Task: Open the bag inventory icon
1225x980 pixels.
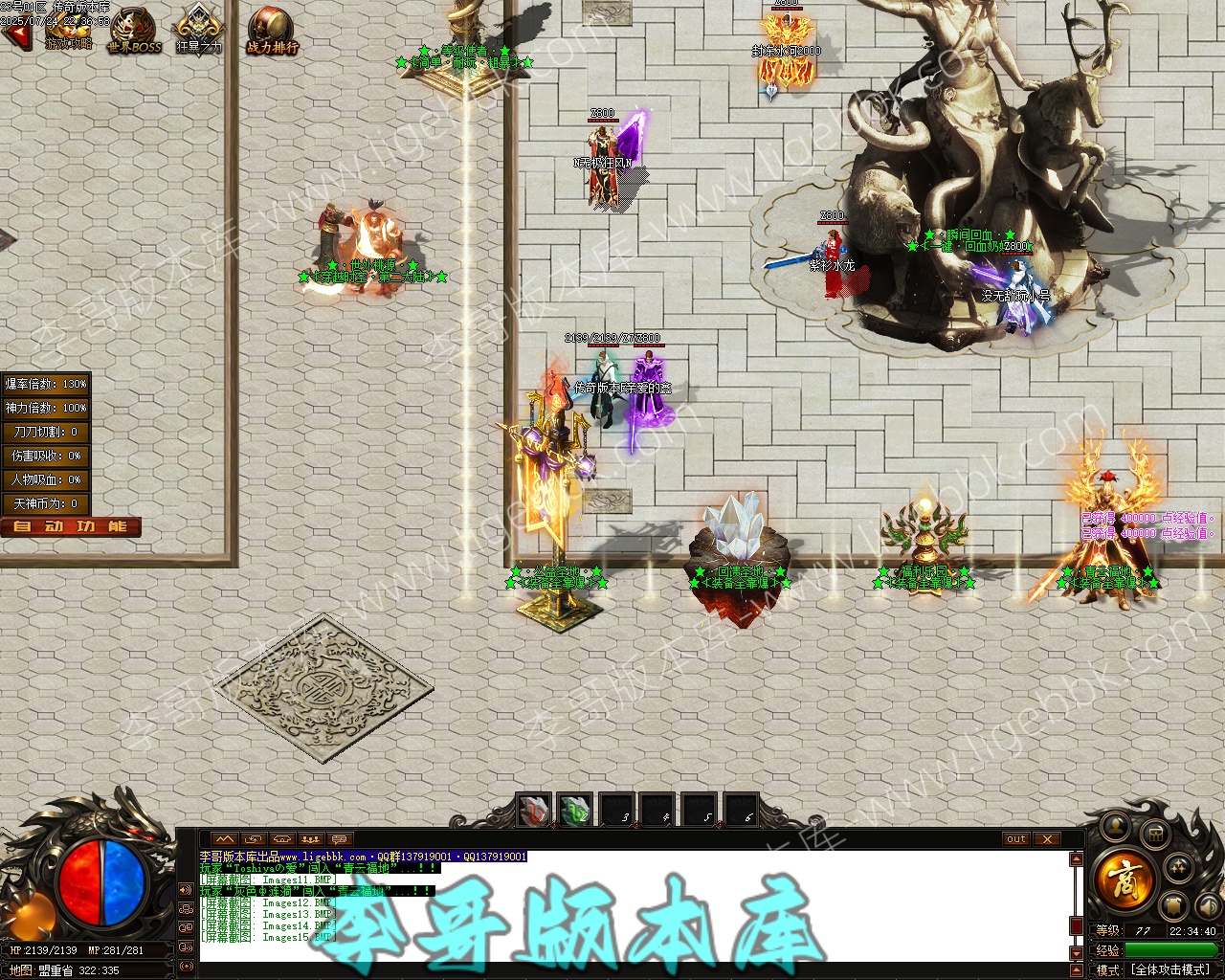Action: (1155, 835)
